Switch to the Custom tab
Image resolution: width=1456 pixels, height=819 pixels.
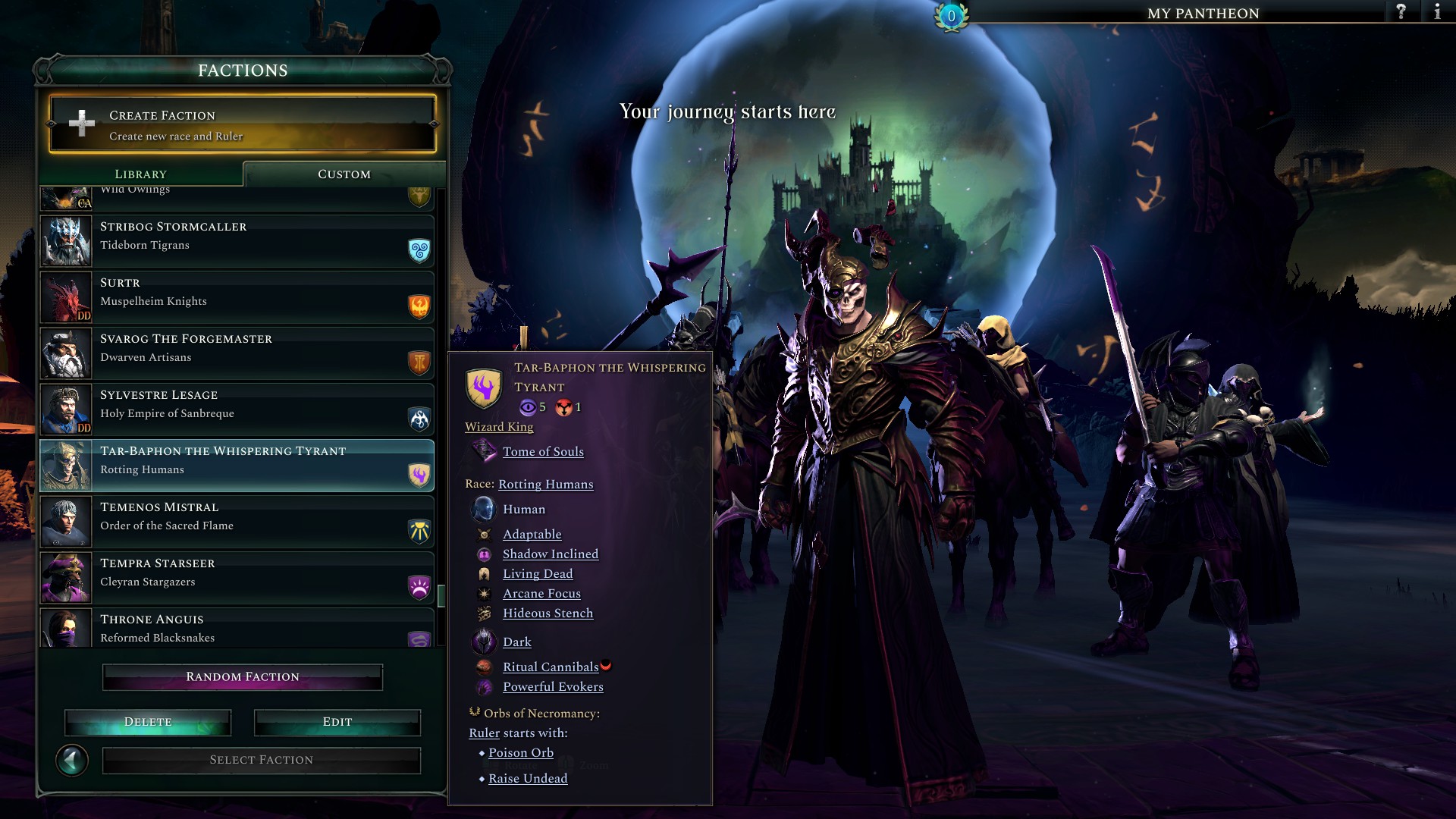(x=343, y=174)
